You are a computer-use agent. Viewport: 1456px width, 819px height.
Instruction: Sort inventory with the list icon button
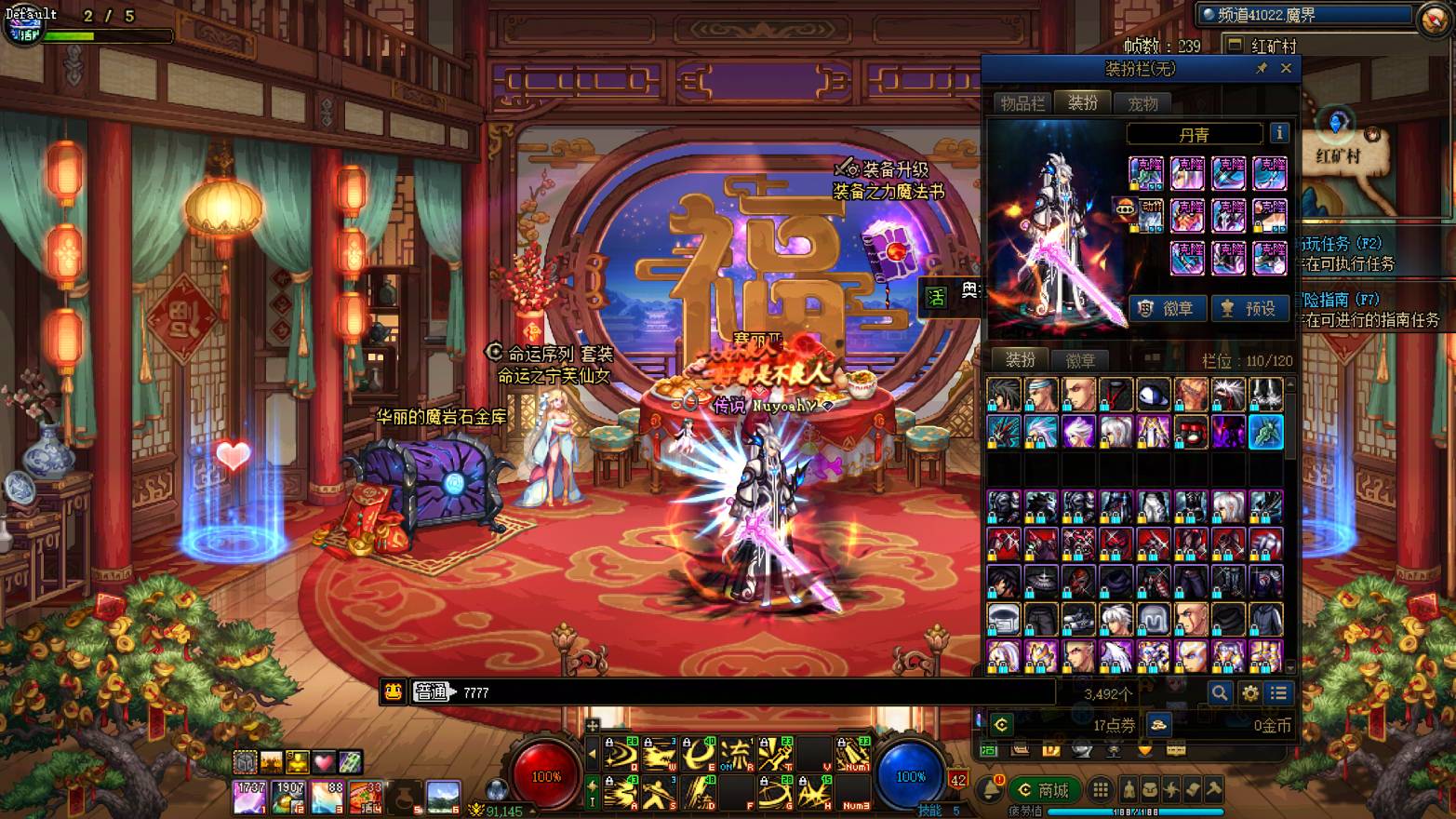(1279, 692)
